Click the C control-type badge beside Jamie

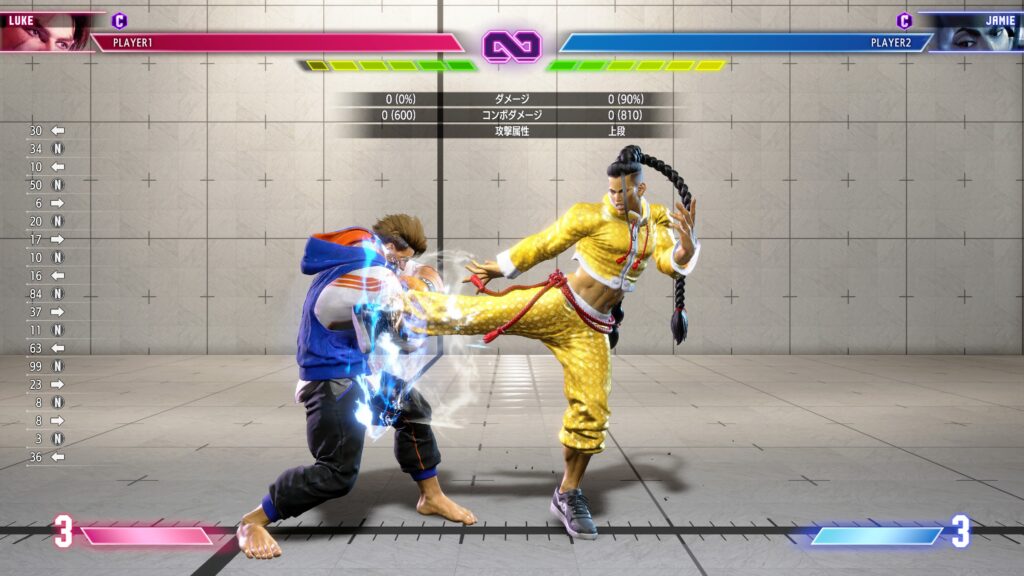[x=904, y=20]
